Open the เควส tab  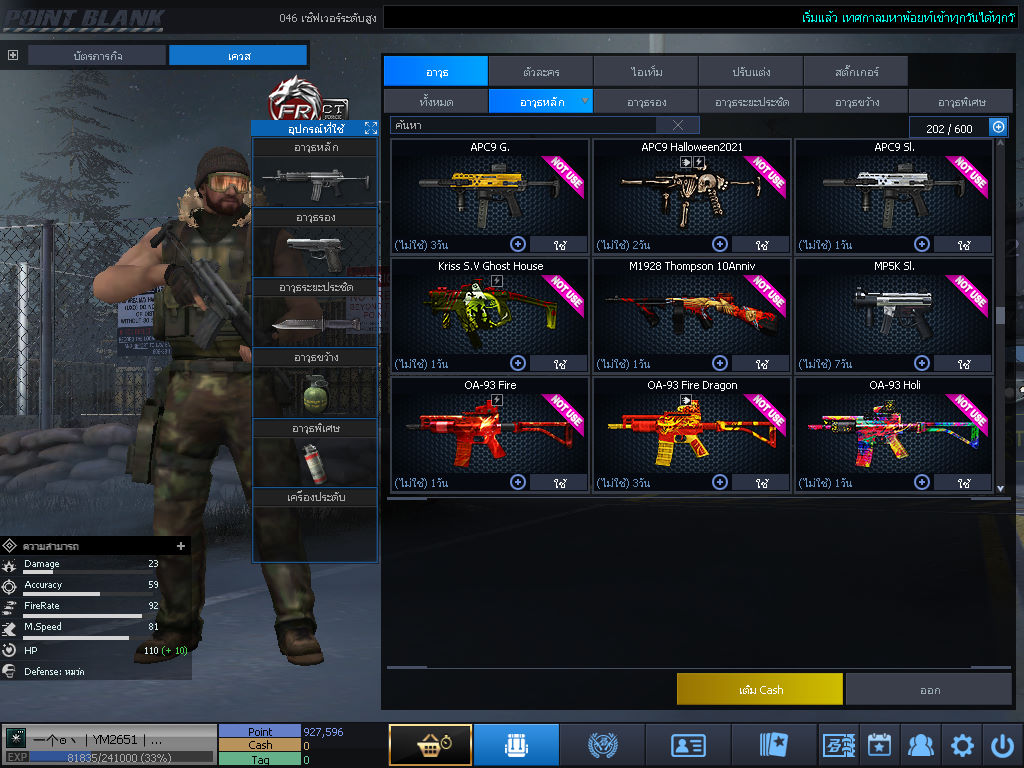(x=238, y=55)
